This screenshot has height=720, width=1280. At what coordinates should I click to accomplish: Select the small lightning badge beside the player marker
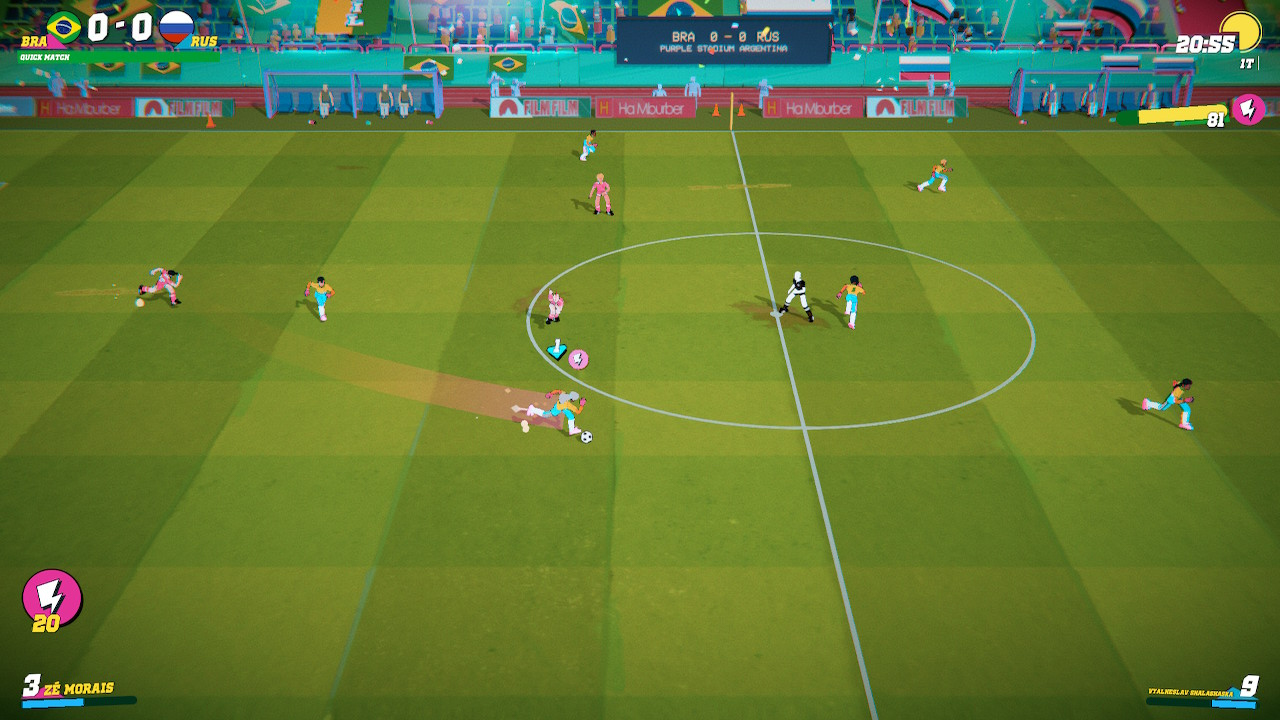click(x=578, y=357)
